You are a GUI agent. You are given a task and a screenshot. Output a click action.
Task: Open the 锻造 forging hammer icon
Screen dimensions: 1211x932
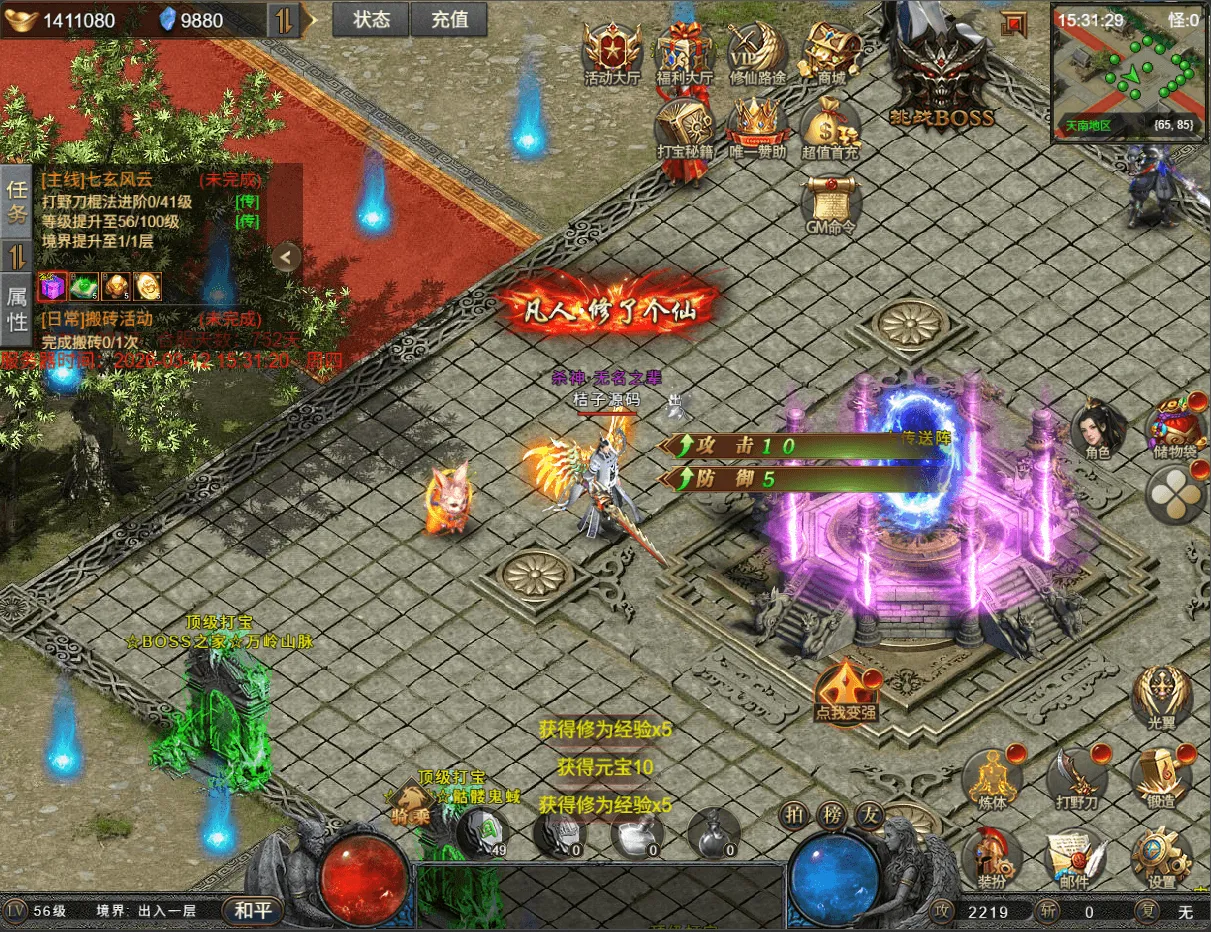pyautogui.click(x=1161, y=776)
